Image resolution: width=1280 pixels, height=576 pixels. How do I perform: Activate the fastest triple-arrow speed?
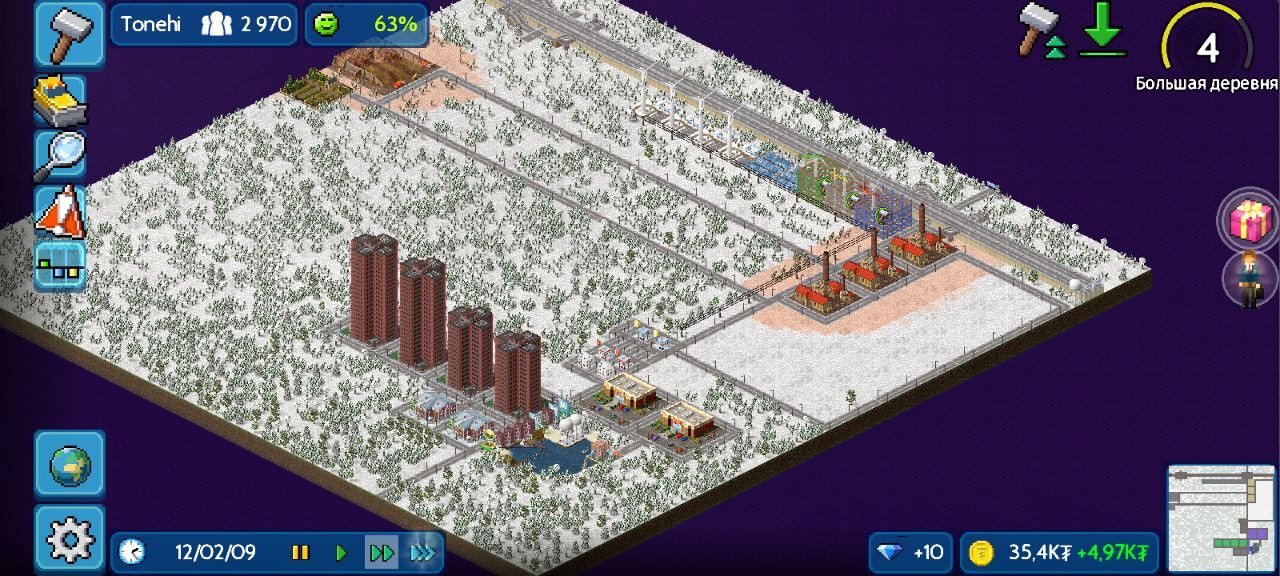tap(423, 552)
